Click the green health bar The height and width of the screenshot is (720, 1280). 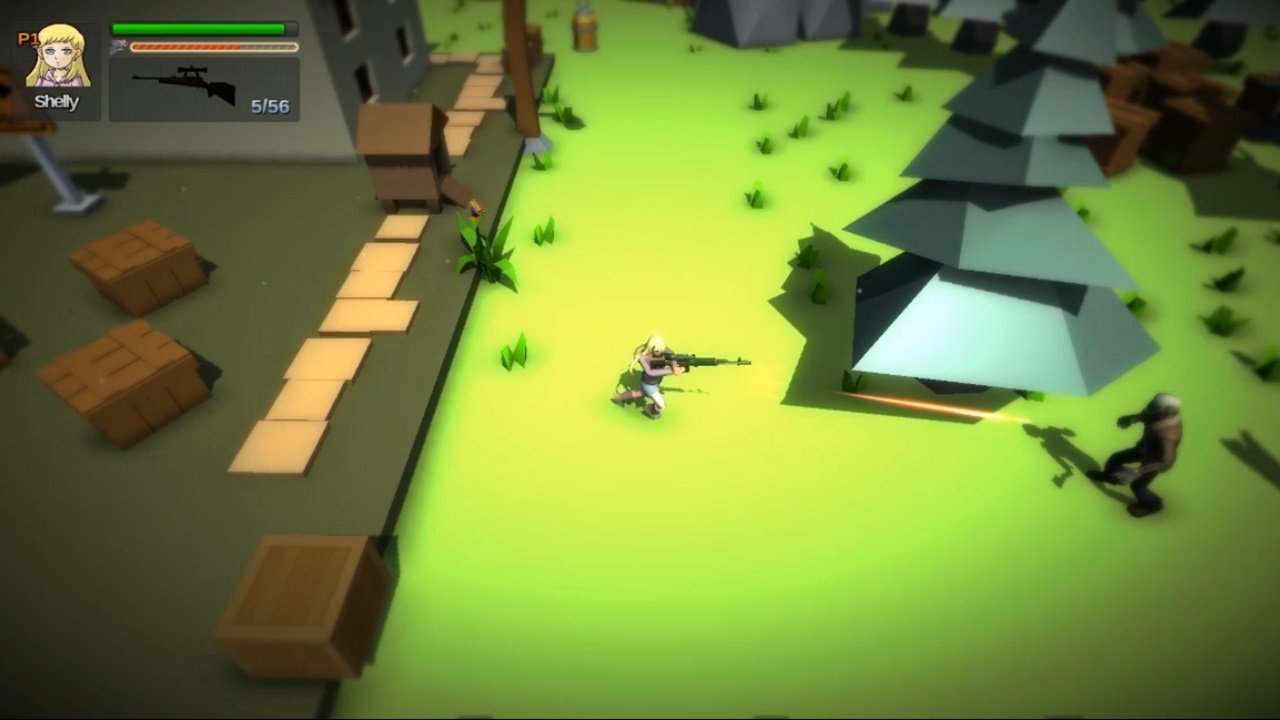click(x=197, y=27)
